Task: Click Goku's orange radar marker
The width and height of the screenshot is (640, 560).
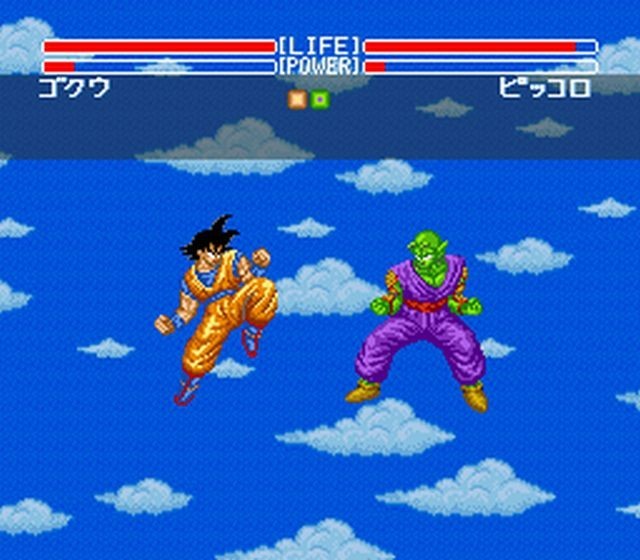Action: [x=297, y=99]
